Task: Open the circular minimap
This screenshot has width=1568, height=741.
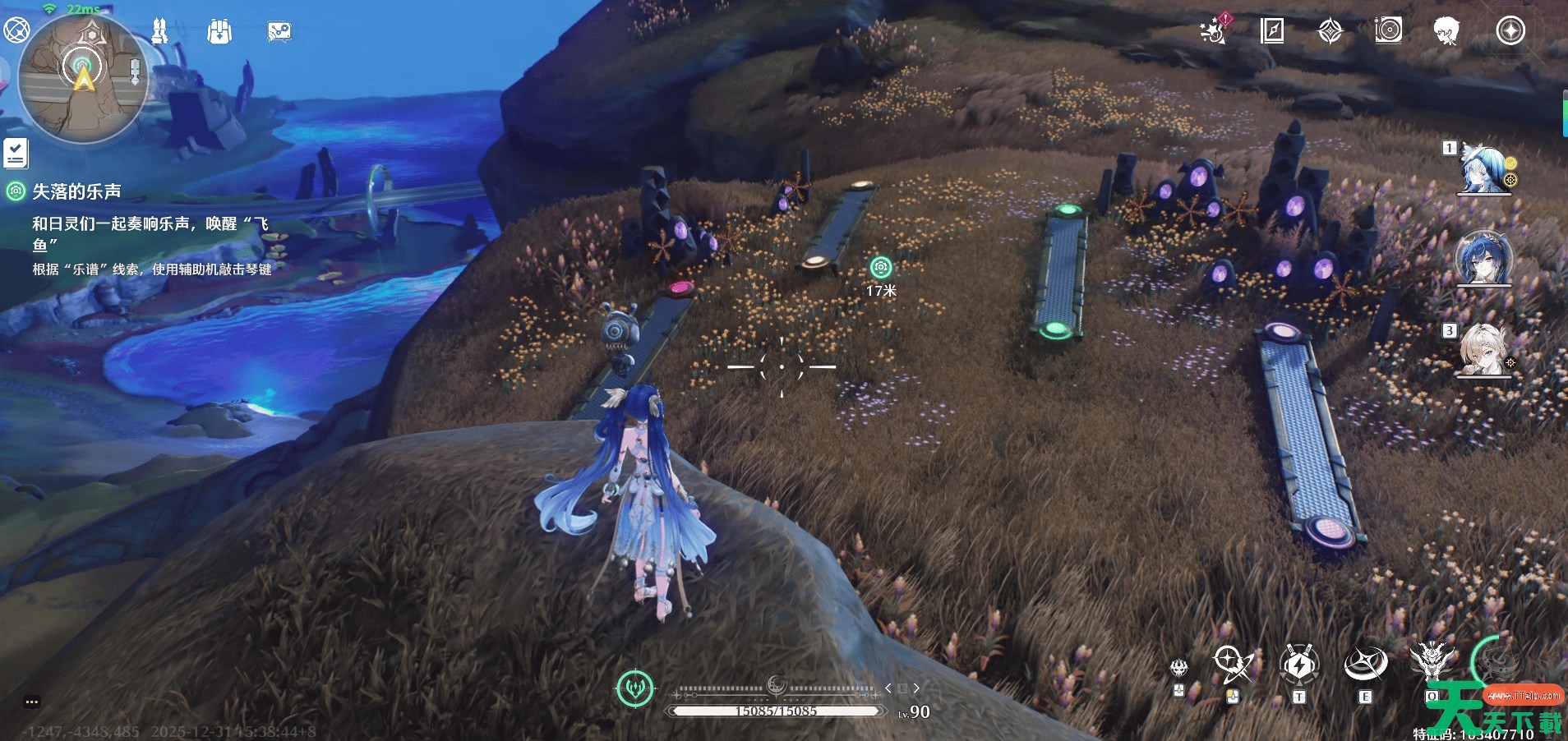Action: tap(82, 76)
